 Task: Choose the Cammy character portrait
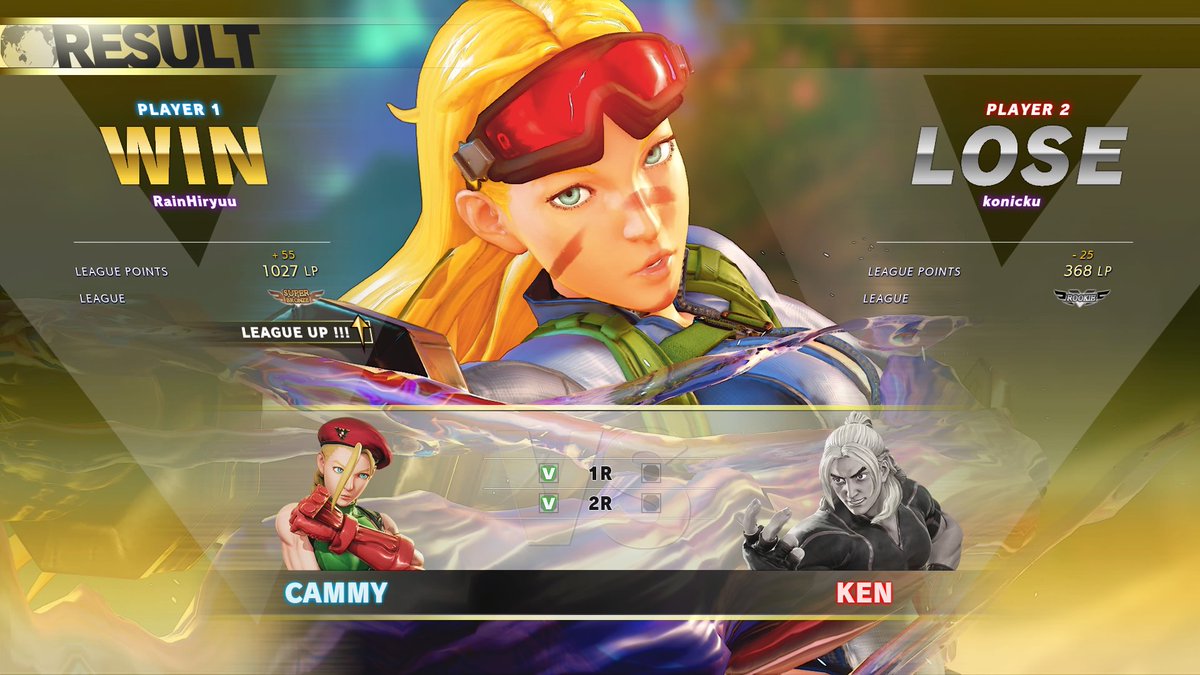click(352, 497)
